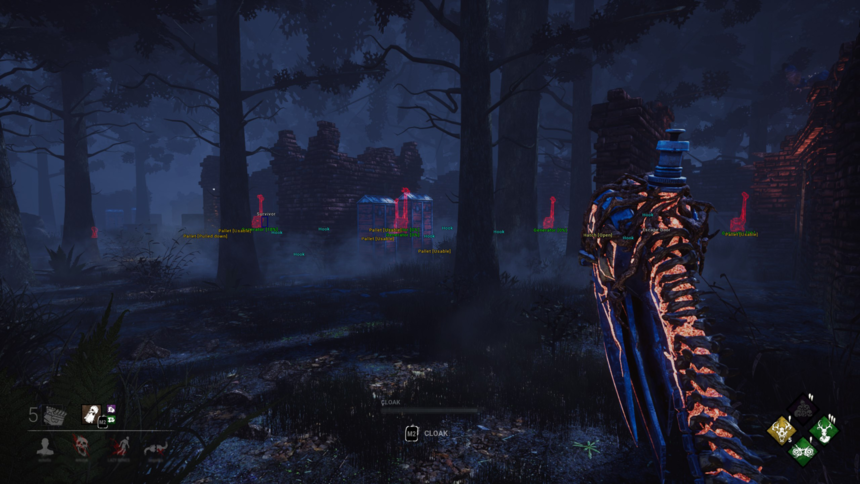Click the skull survivor status icon
860x484 pixels.
click(x=82, y=448)
